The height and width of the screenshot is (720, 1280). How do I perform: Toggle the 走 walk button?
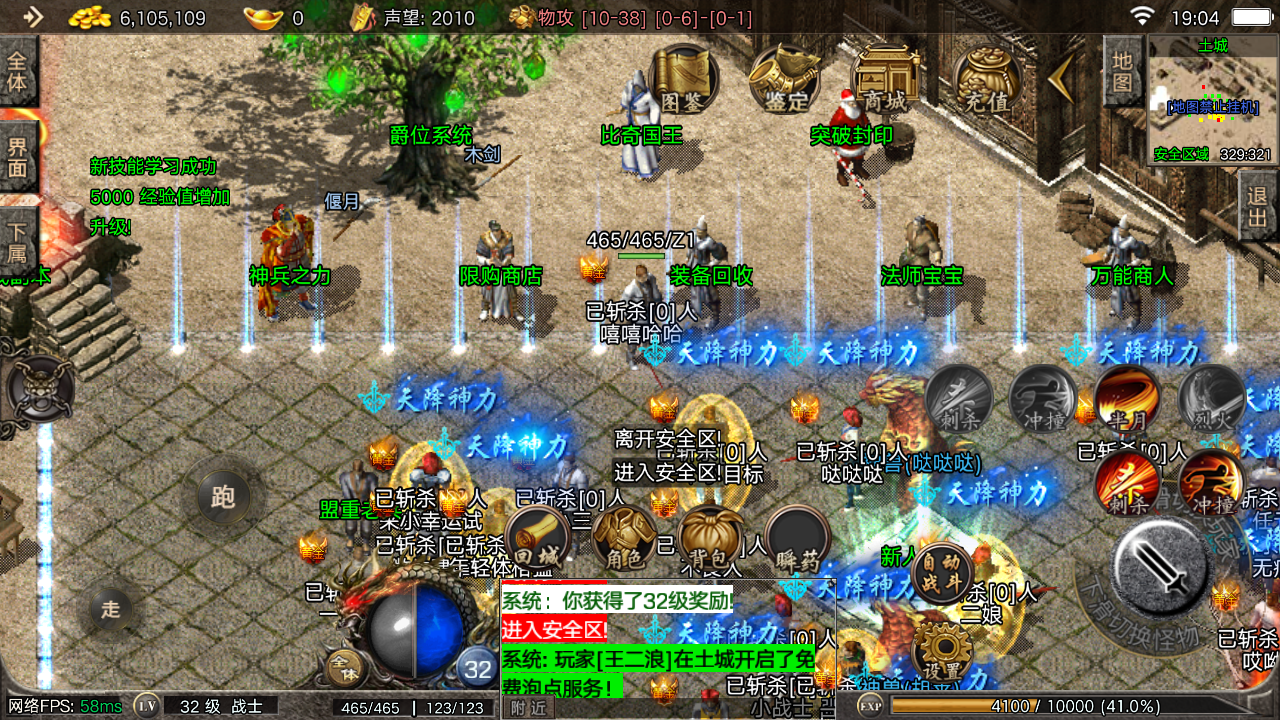point(111,608)
